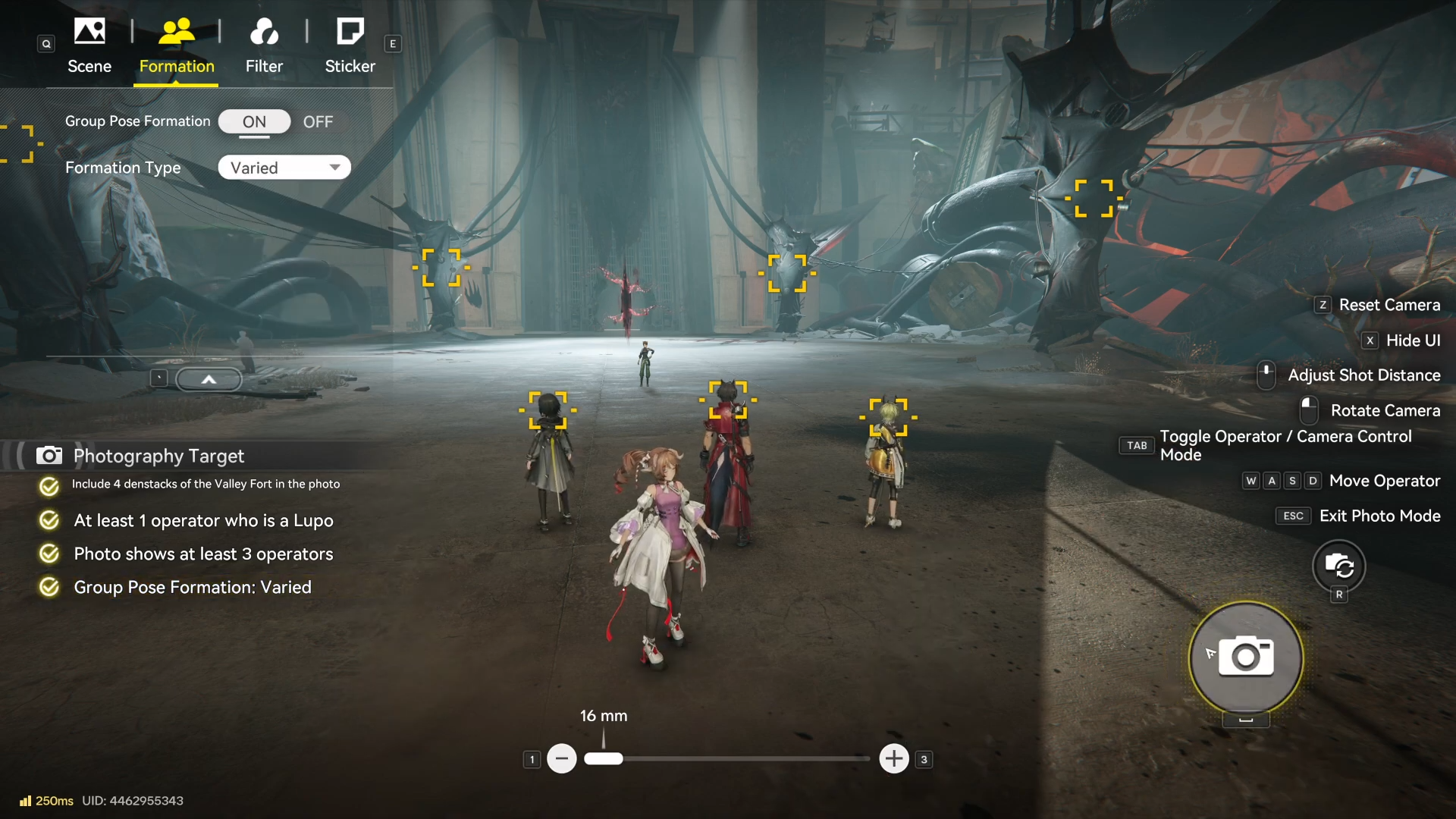Increase focal length with the plus button
1456x819 pixels.
(894, 758)
